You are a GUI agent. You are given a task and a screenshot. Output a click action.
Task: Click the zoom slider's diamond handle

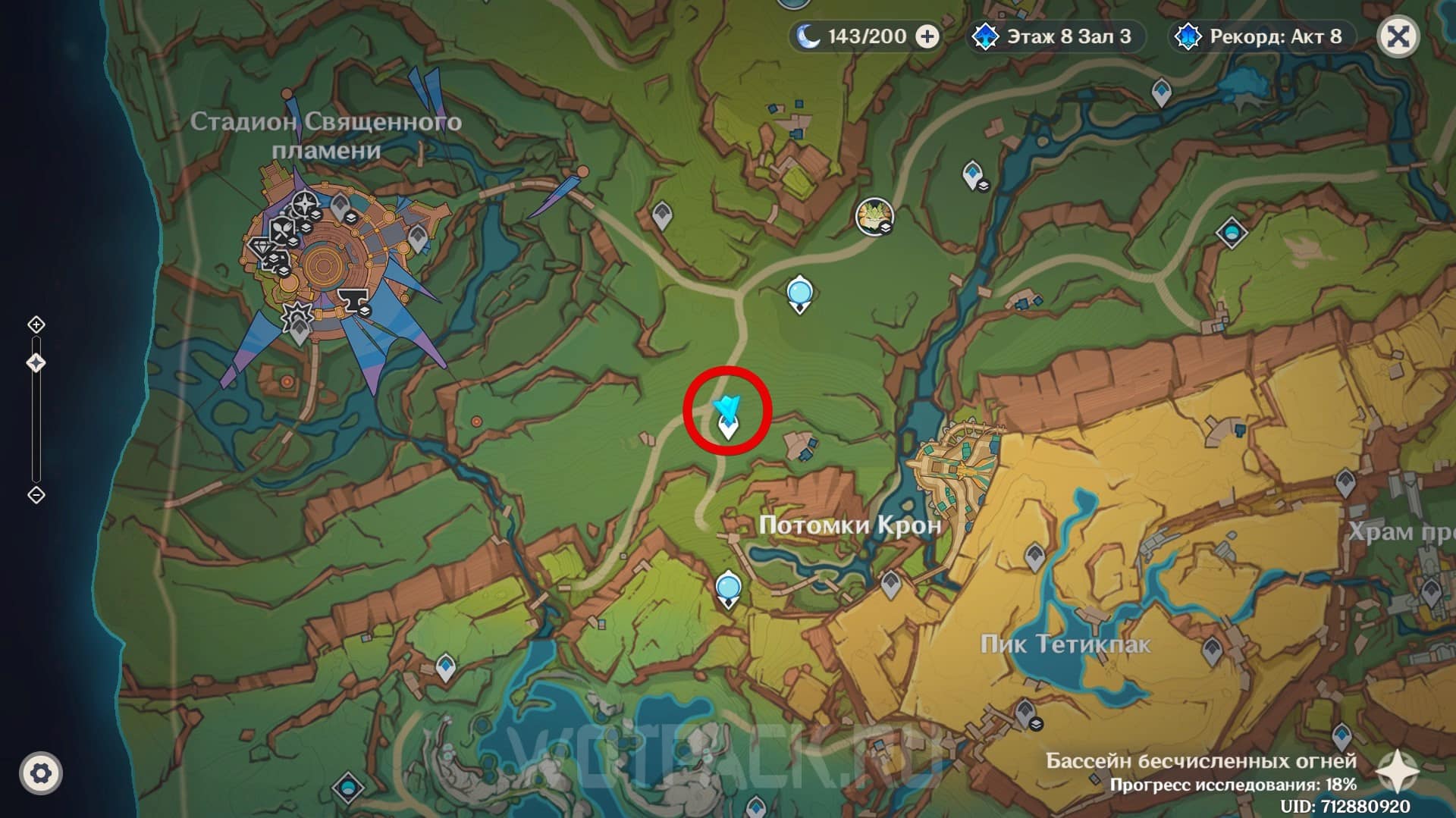point(36,363)
